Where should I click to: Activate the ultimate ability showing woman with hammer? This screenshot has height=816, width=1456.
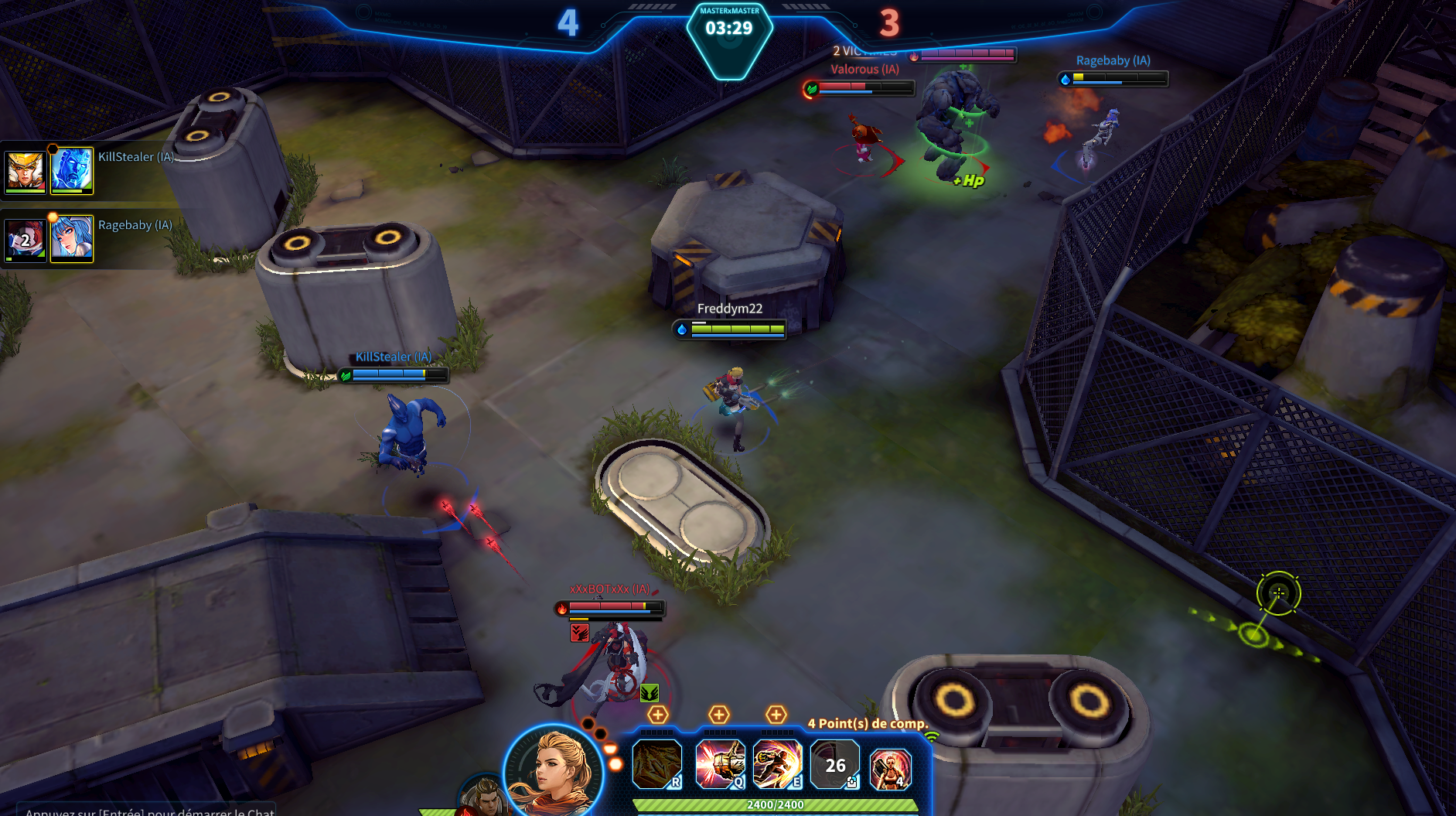click(890, 767)
